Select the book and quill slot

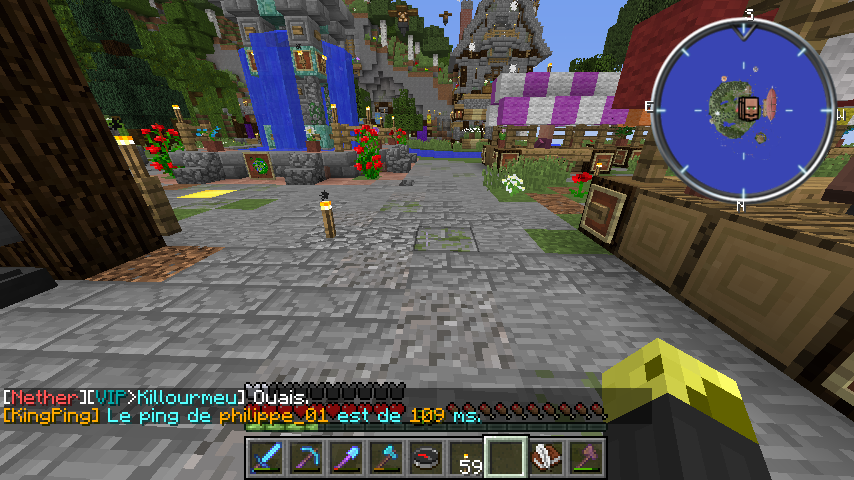(x=545, y=458)
